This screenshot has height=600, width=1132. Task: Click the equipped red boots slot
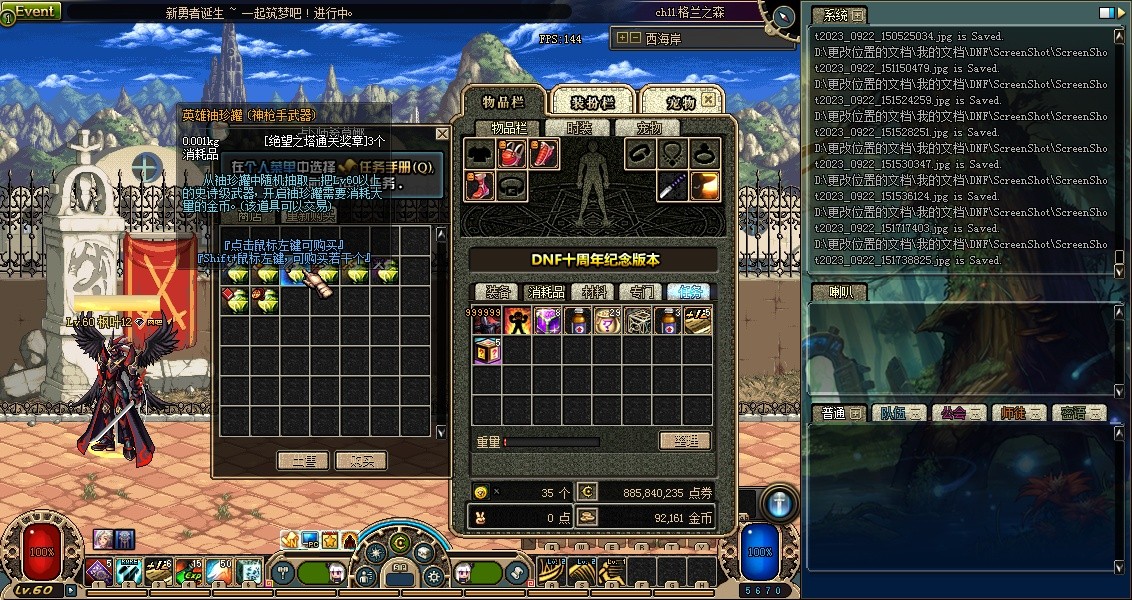(x=481, y=186)
